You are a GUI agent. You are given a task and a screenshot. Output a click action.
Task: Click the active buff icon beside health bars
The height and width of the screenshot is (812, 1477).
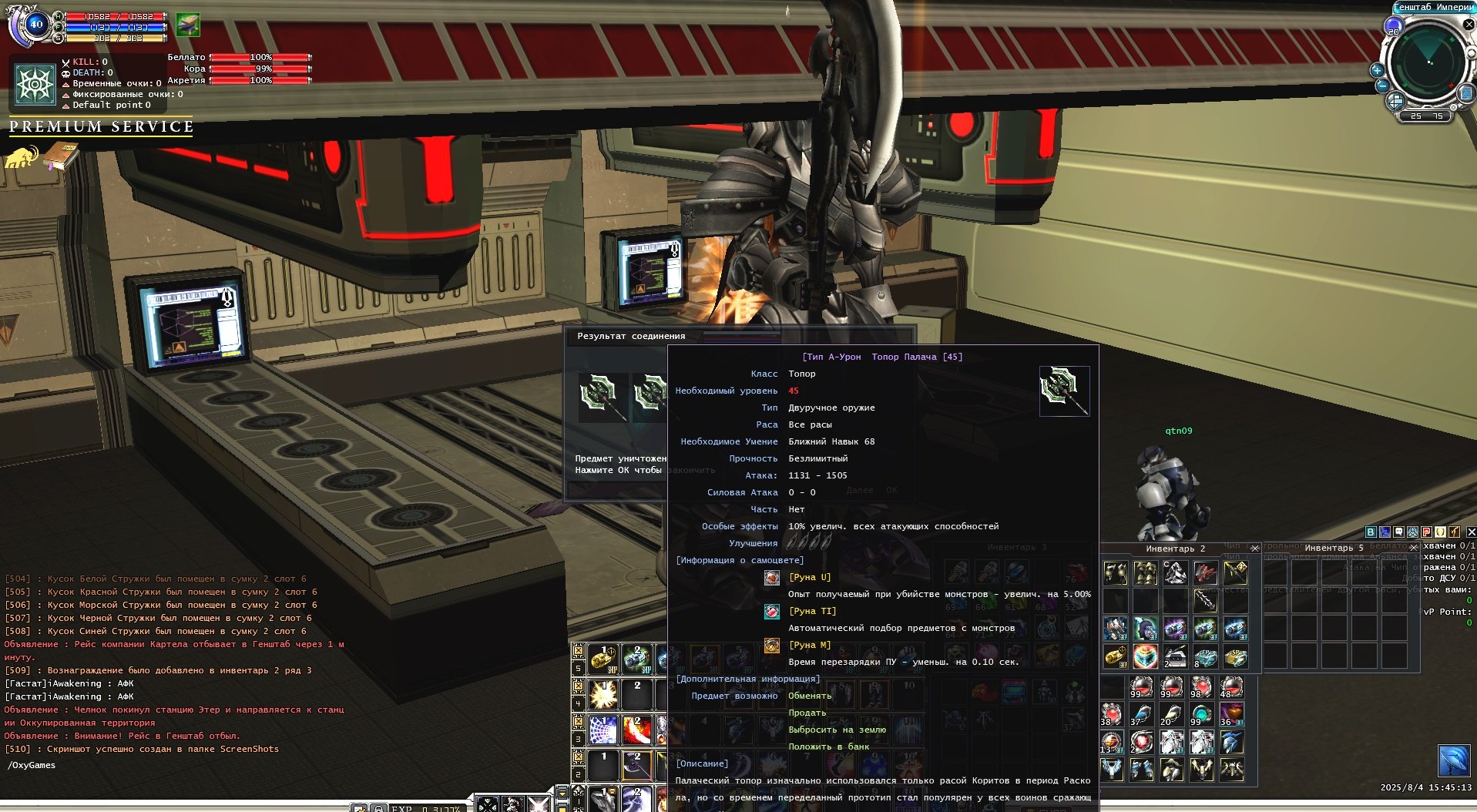(x=187, y=25)
